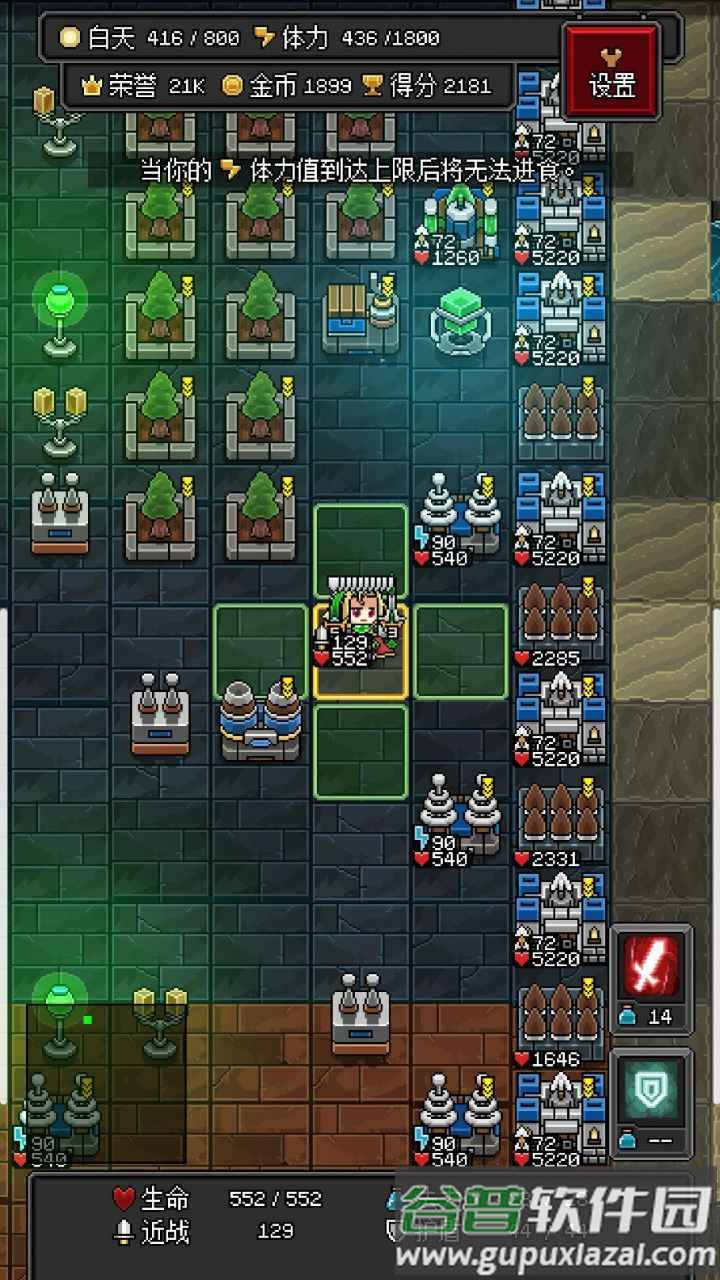
Task: Select the highlighted green tile above the hero
Action: tap(360, 550)
